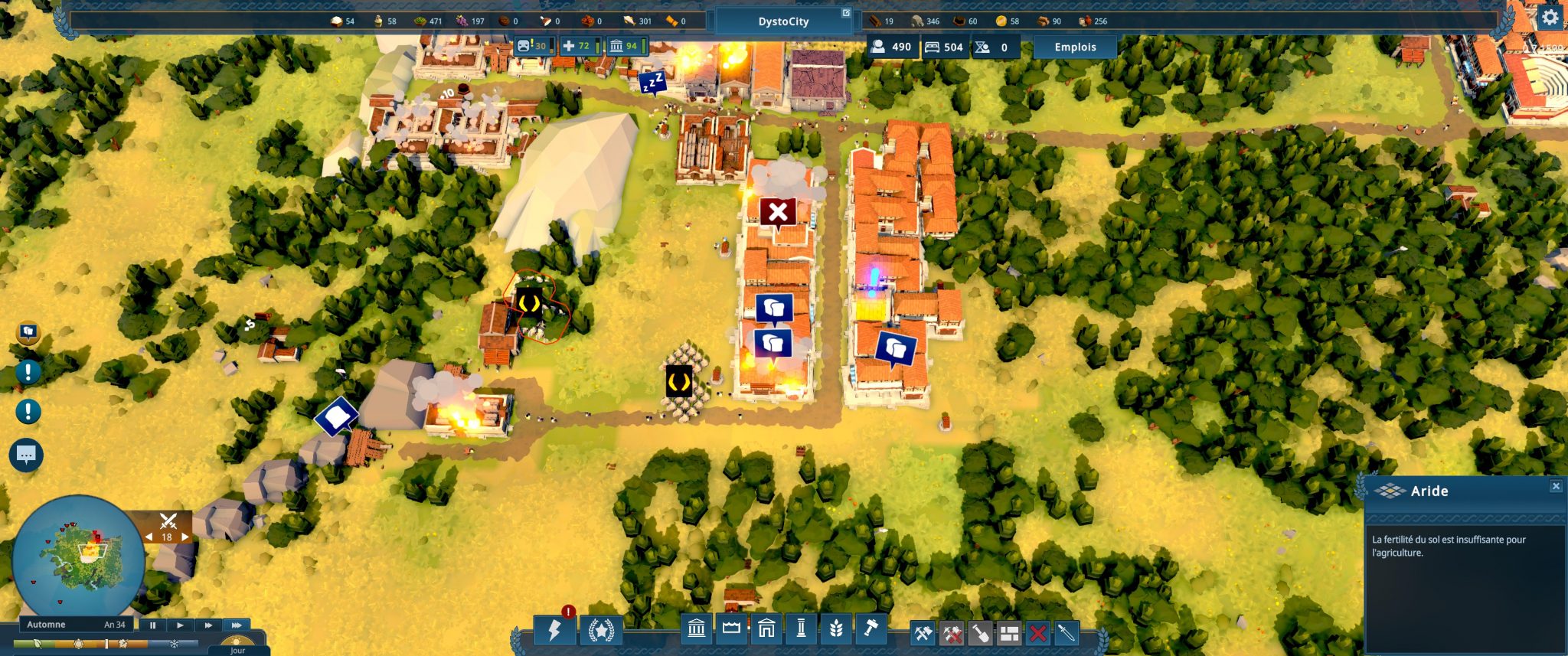Set game speed to fast forward
1568x656 pixels.
[x=208, y=625]
